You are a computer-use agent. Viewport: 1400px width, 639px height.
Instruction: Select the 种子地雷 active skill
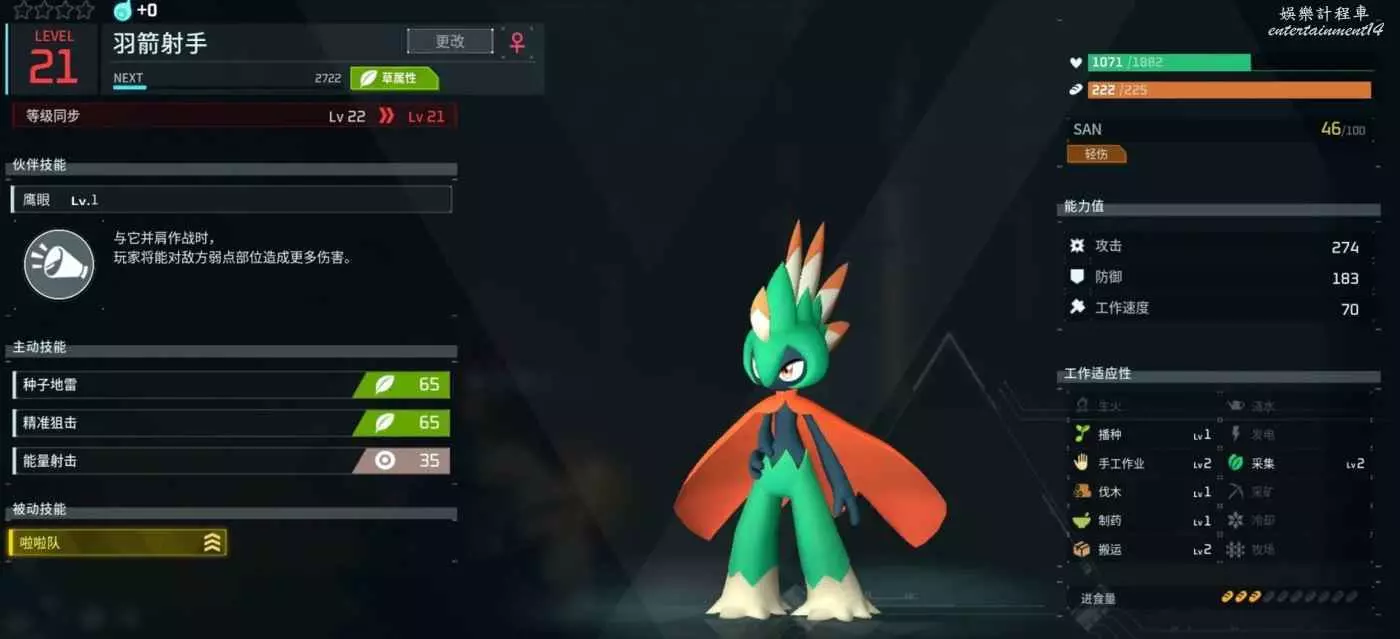231,385
